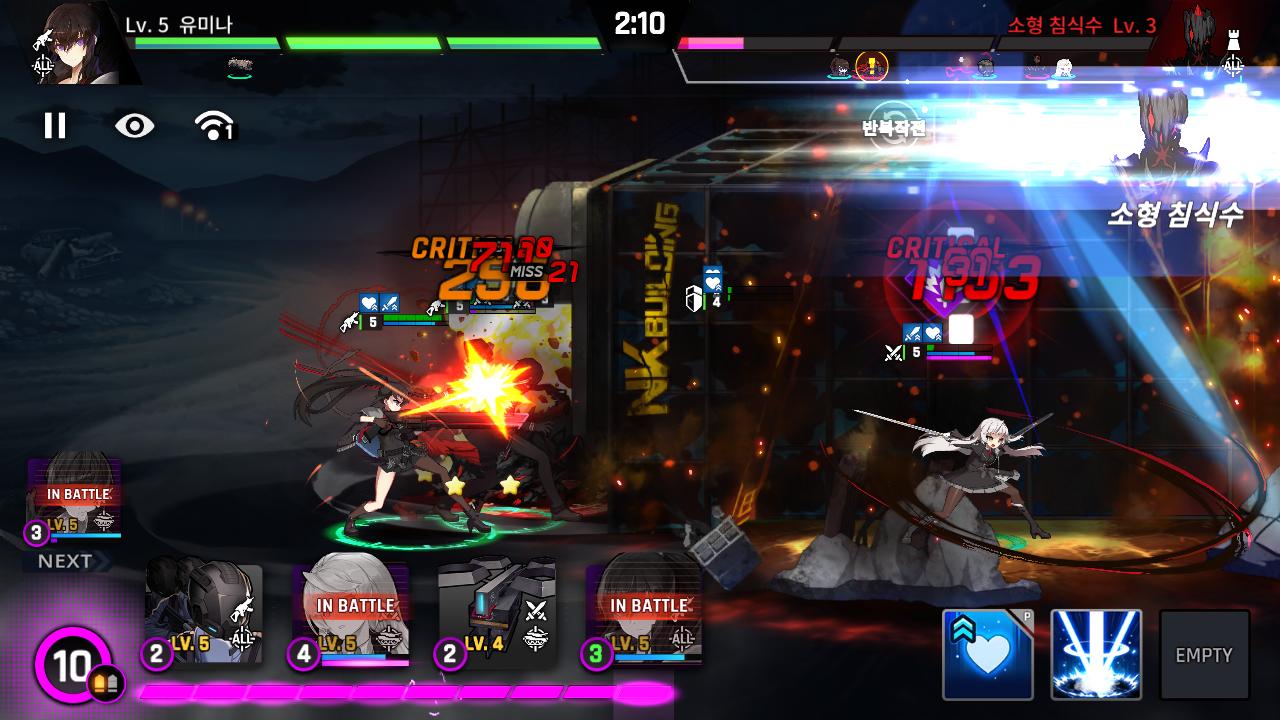Click the EMPTY skill slot
This screenshot has height=720, width=1280.
coord(1204,655)
